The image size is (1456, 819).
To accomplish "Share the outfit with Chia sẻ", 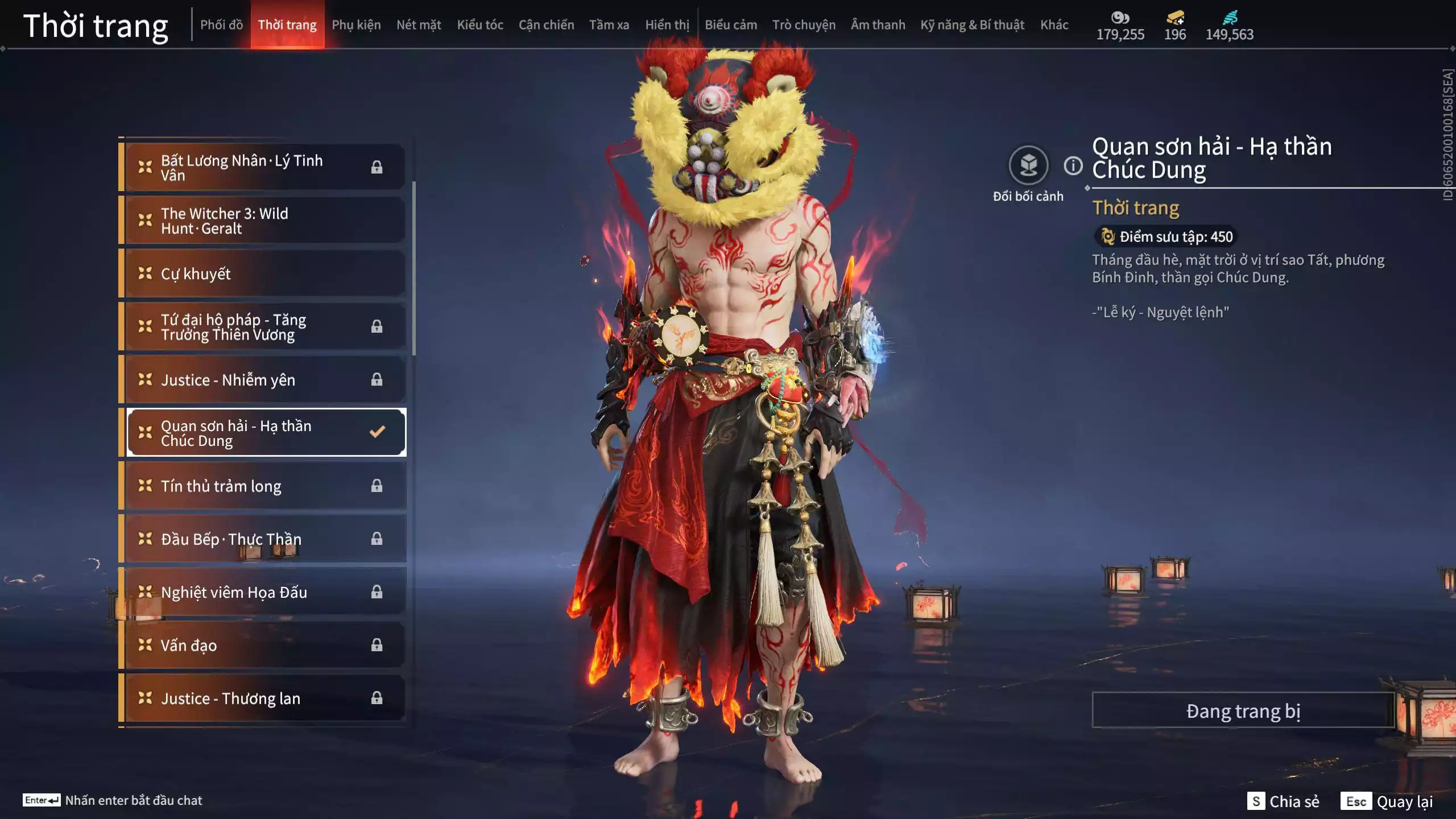I will (1283, 801).
